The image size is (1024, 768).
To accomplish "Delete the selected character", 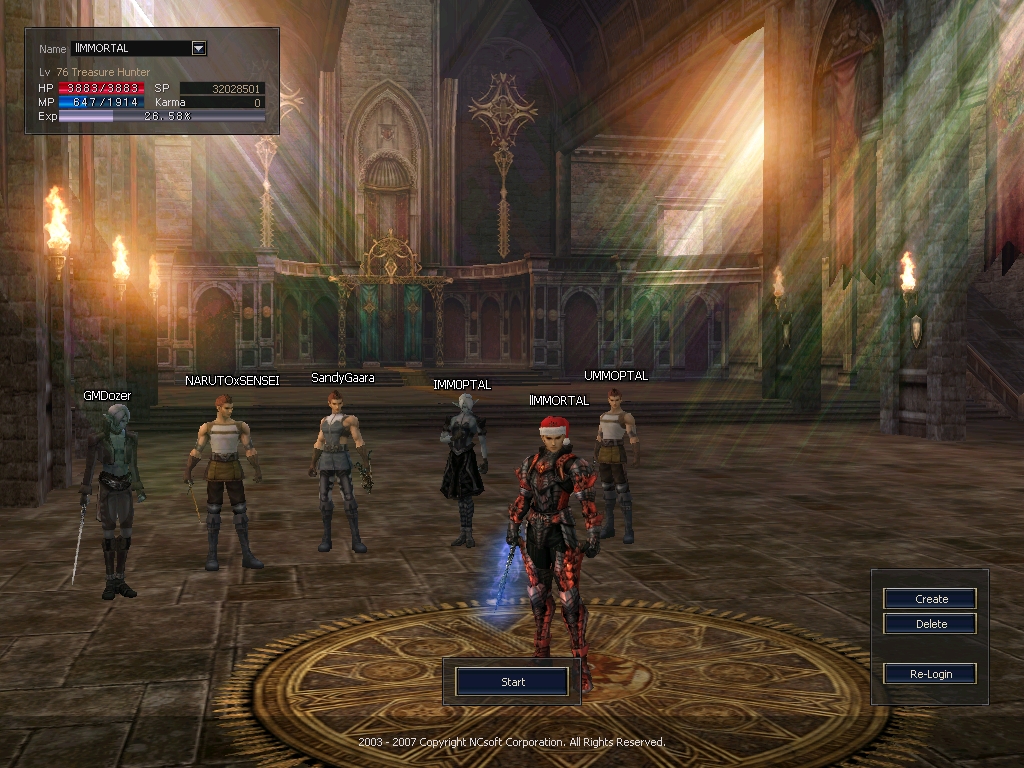I will pyautogui.click(x=930, y=624).
